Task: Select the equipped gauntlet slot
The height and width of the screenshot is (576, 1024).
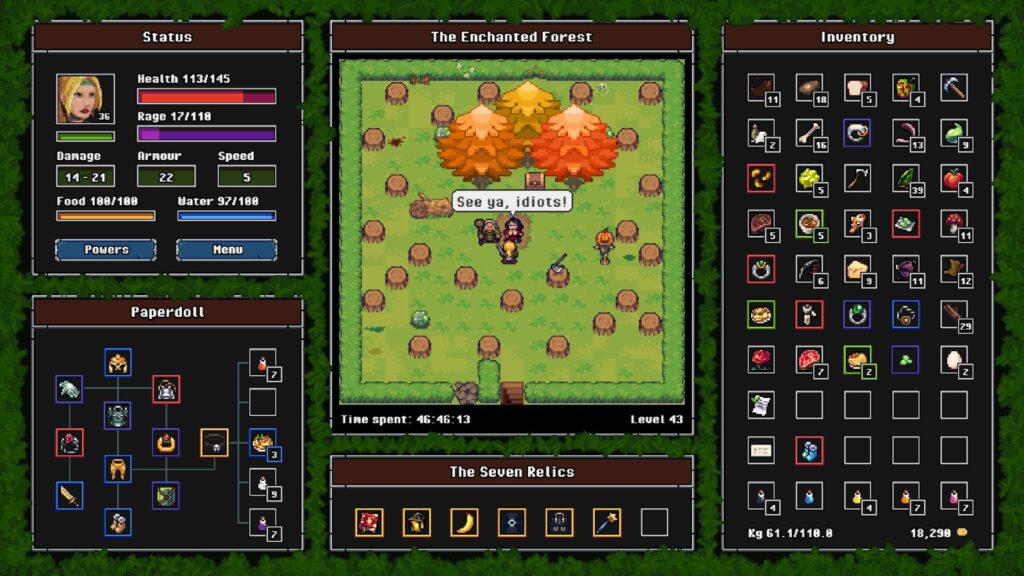Action: 69,390
